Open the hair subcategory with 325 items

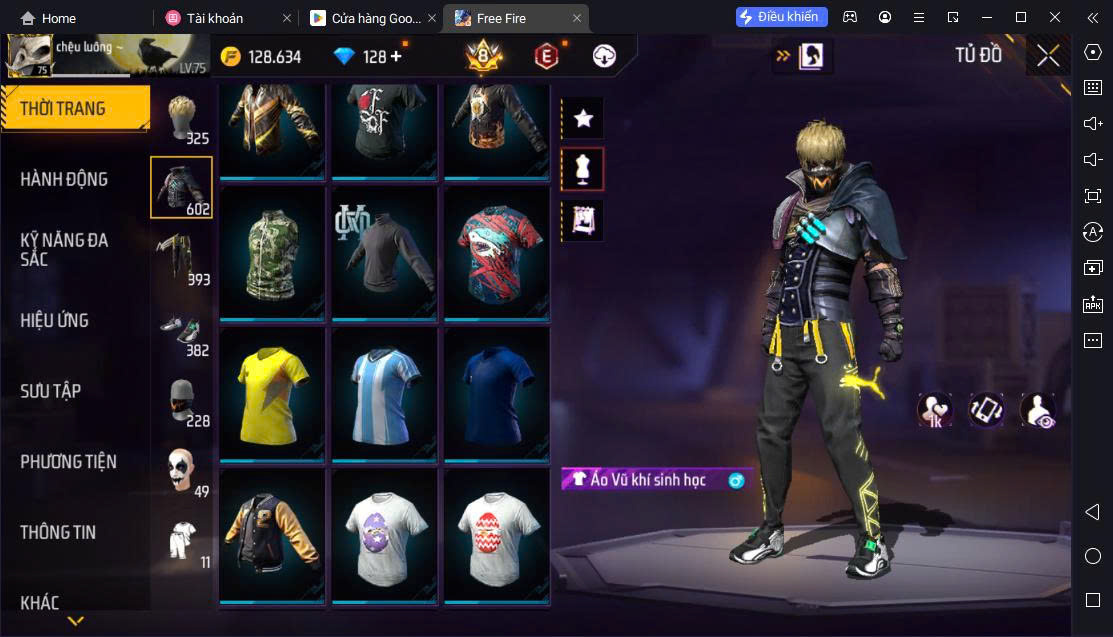[x=181, y=120]
